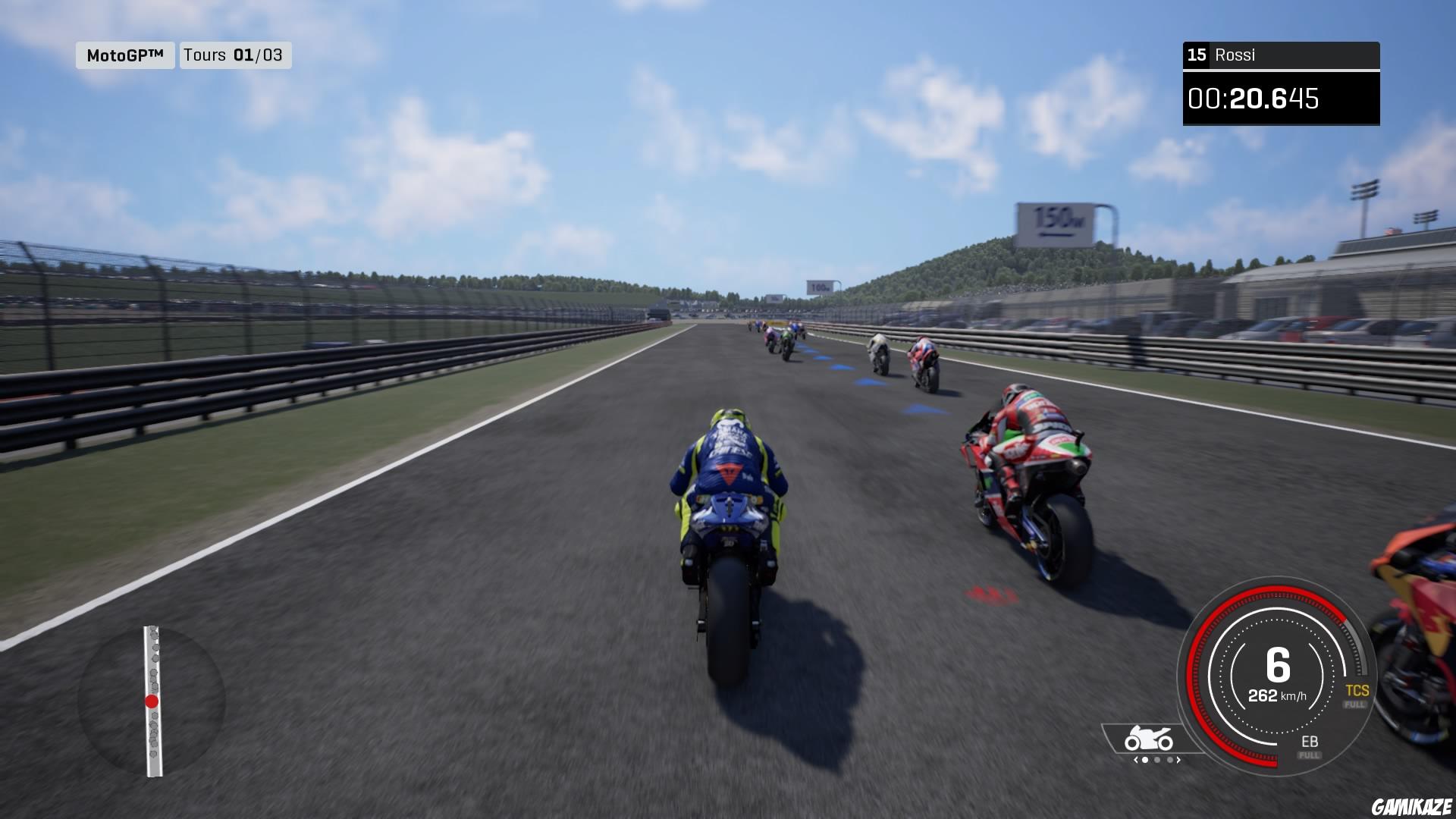The image size is (1456, 819).
Task: Click the 15 Rossi rider nameplate
Action: (x=1281, y=55)
